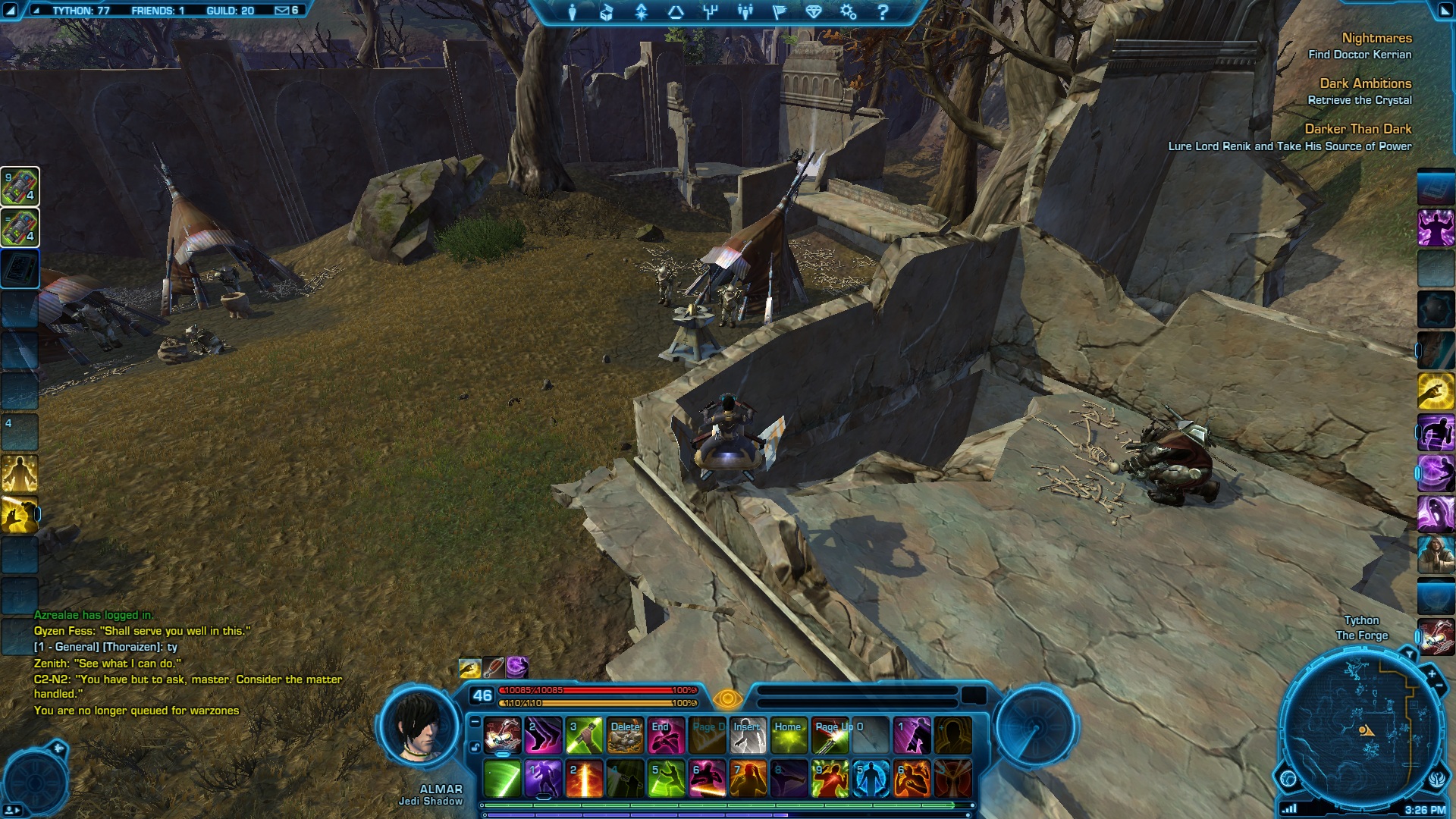Open the diamond Cartel Market icon
The height and width of the screenshot is (819, 1456).
point(813,12)
